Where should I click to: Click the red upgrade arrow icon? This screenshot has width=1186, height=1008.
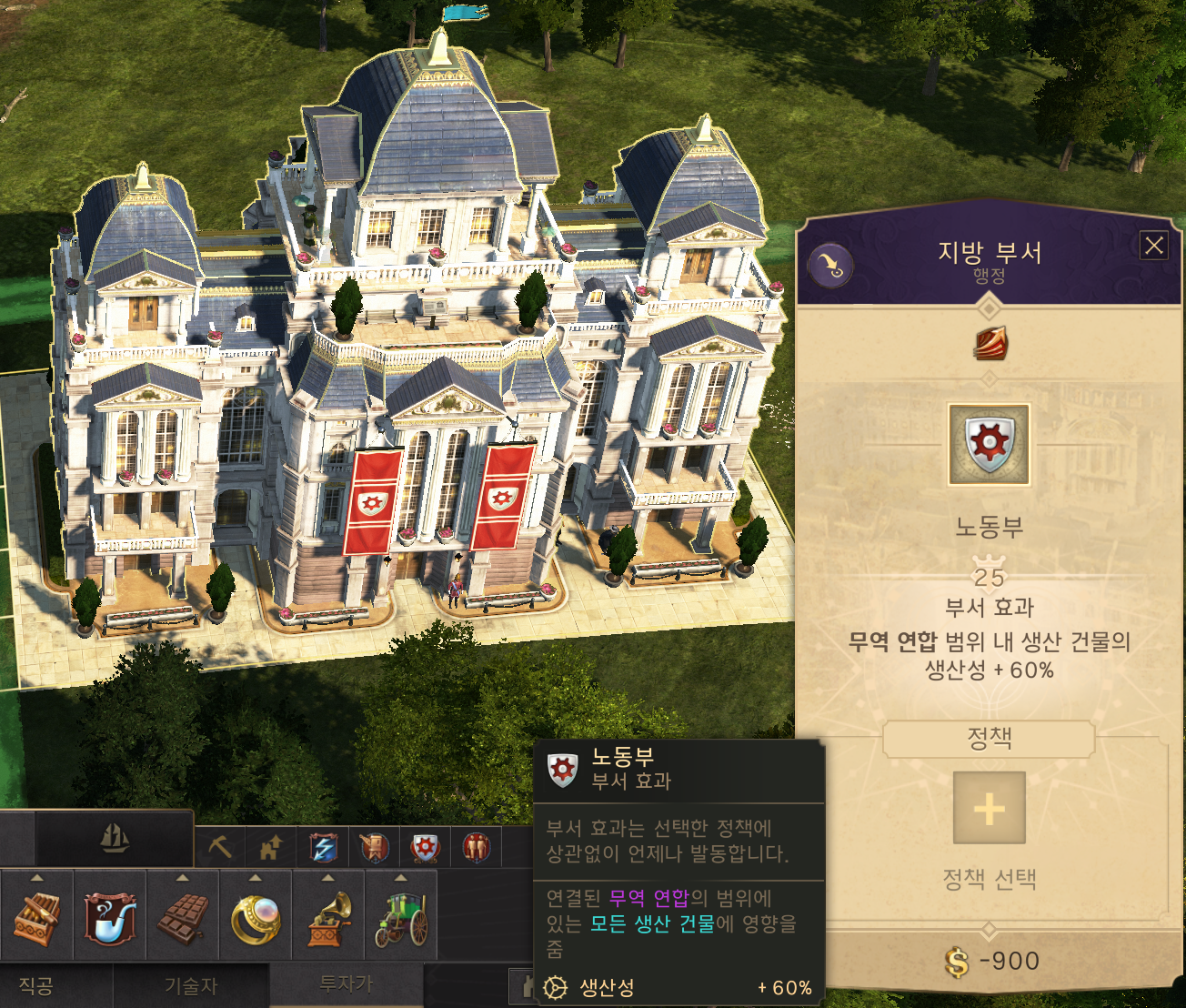pyautogui.click(x=990, y=344)
